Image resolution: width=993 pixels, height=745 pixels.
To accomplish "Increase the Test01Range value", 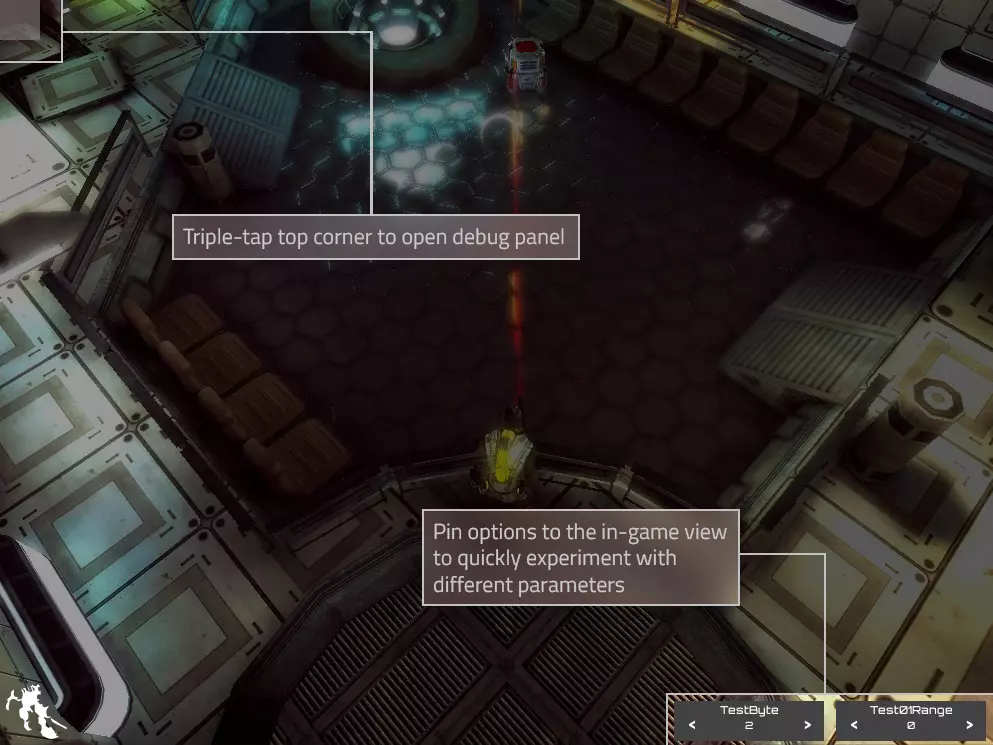I will [x=969, y=725].
